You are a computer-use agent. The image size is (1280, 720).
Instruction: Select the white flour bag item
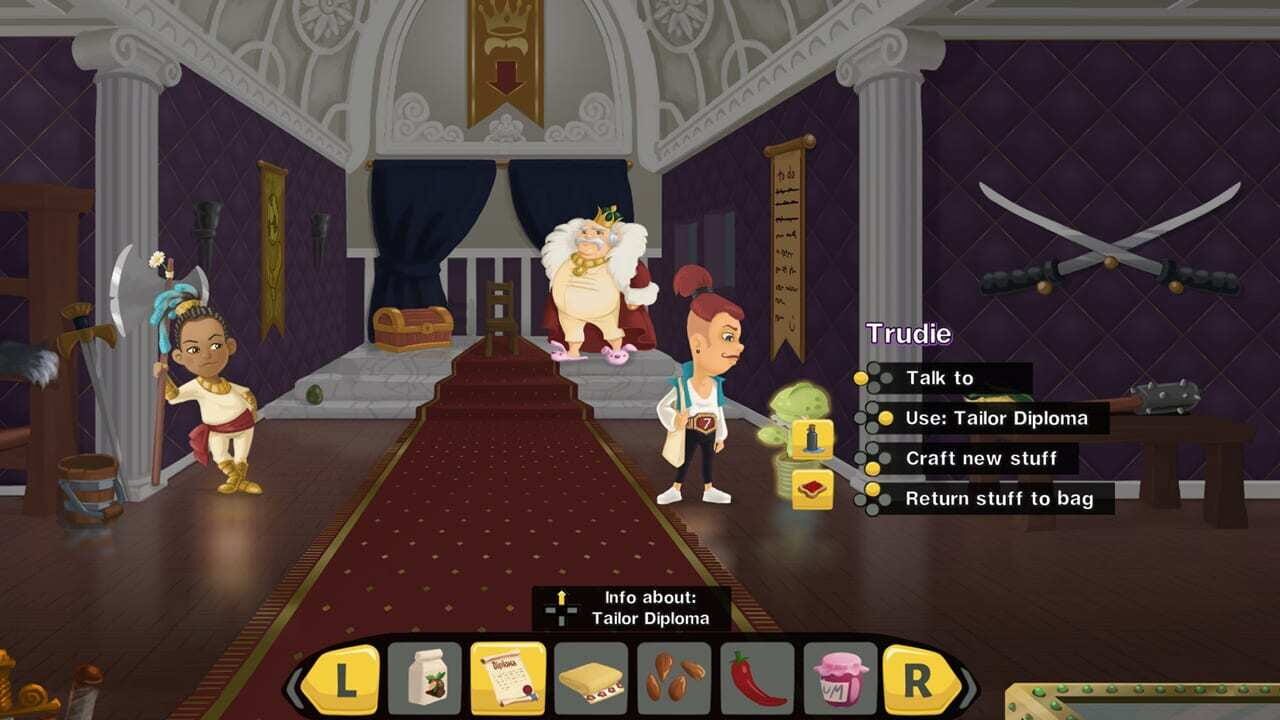click(x=424, y=679)
